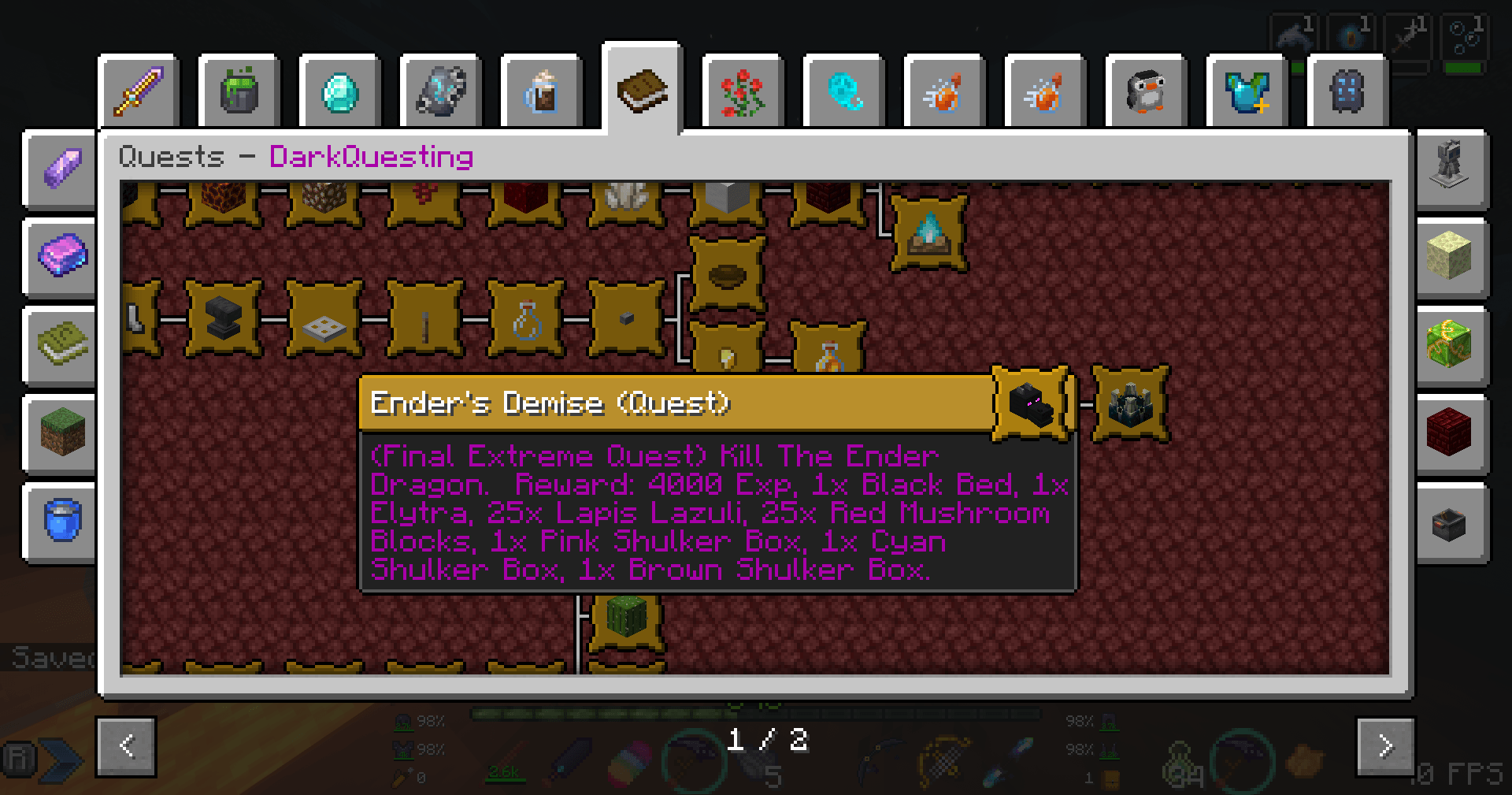
Task: Select the Ender's Demise dragon head quest
Action: pos(1032,403)
